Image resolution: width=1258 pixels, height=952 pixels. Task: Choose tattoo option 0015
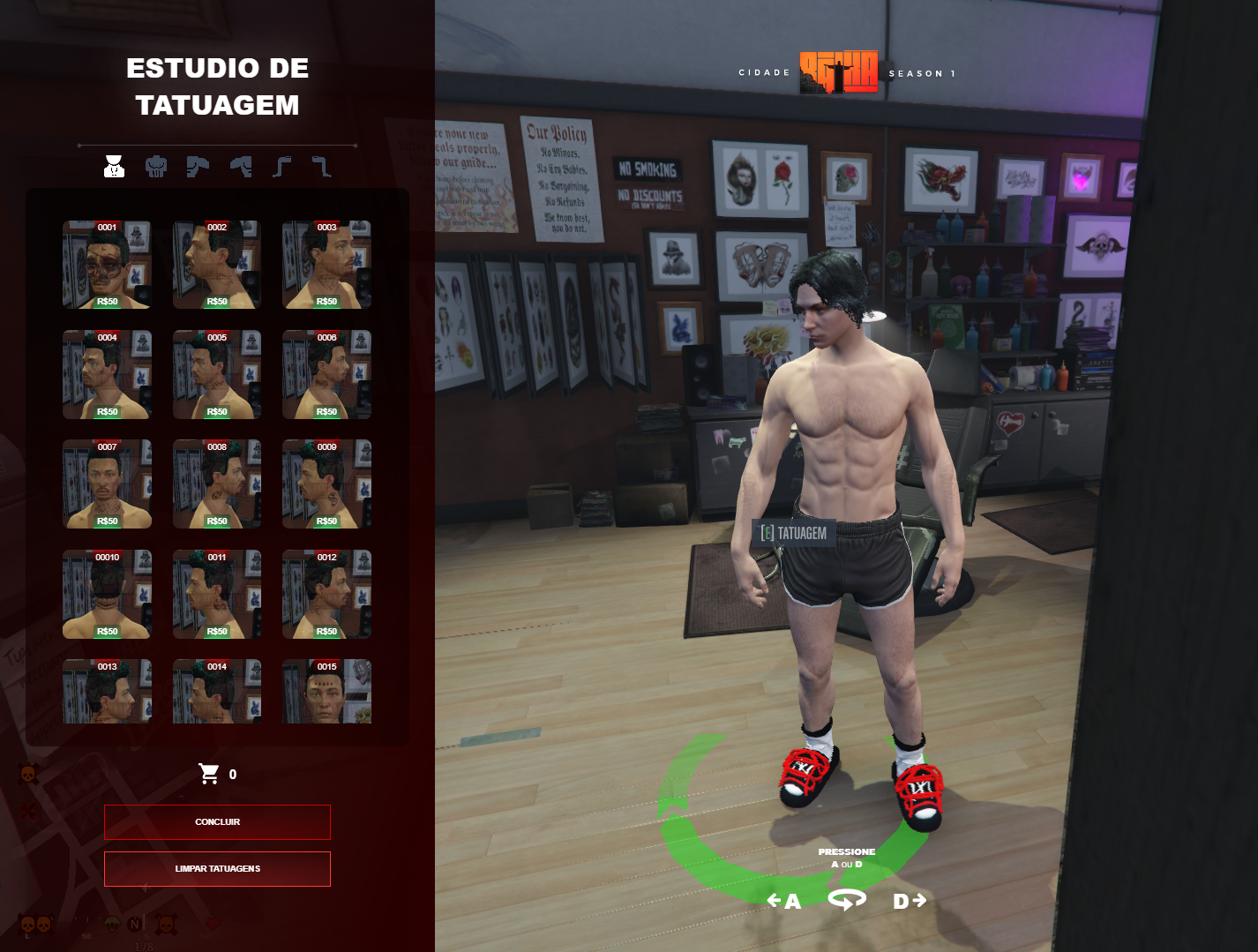pos(326,693)
